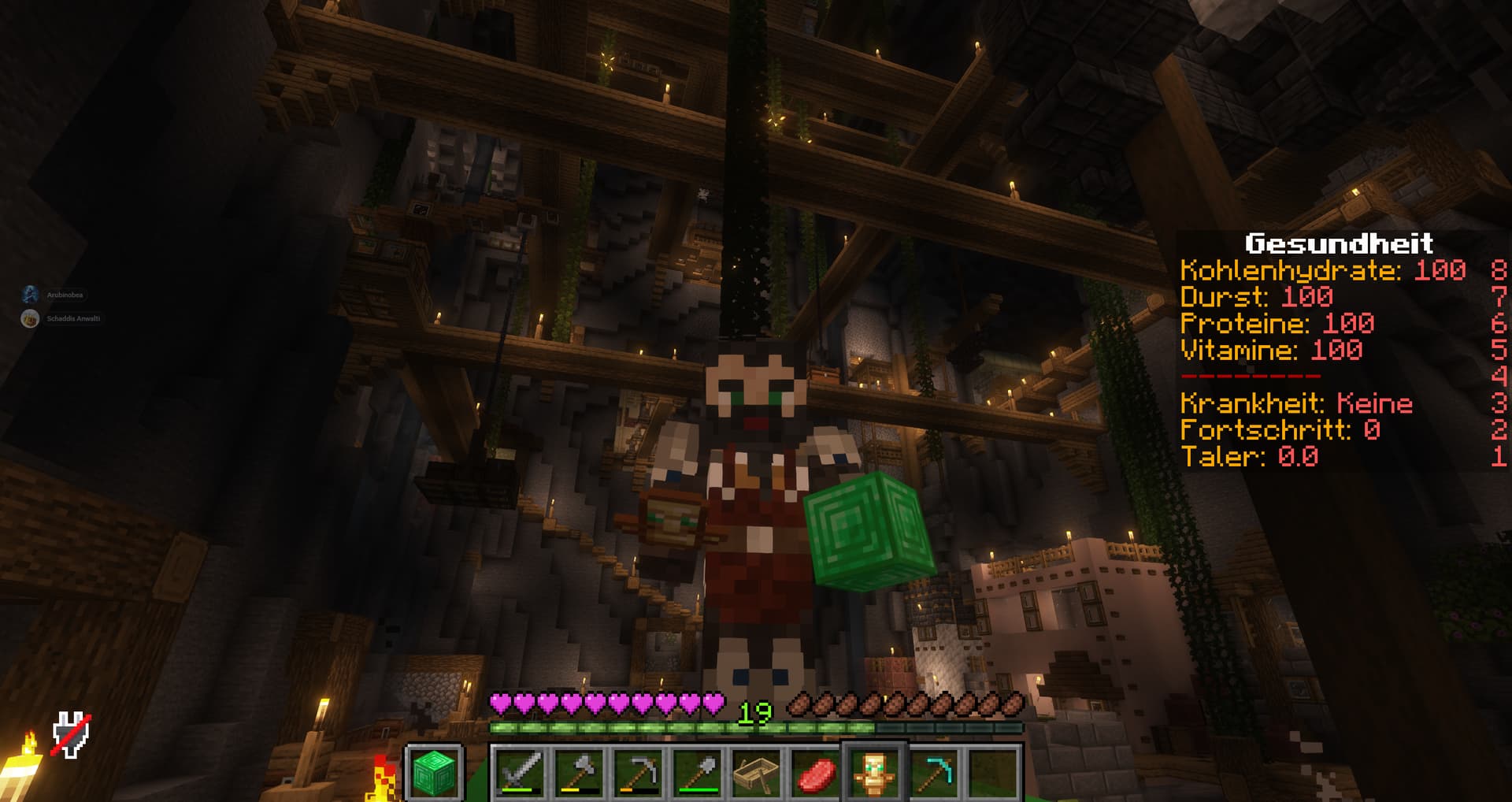The height and width of the screenshot is (802, 1512).
Task: Select the stone sword hotbar slot
Action: (521, 772)
